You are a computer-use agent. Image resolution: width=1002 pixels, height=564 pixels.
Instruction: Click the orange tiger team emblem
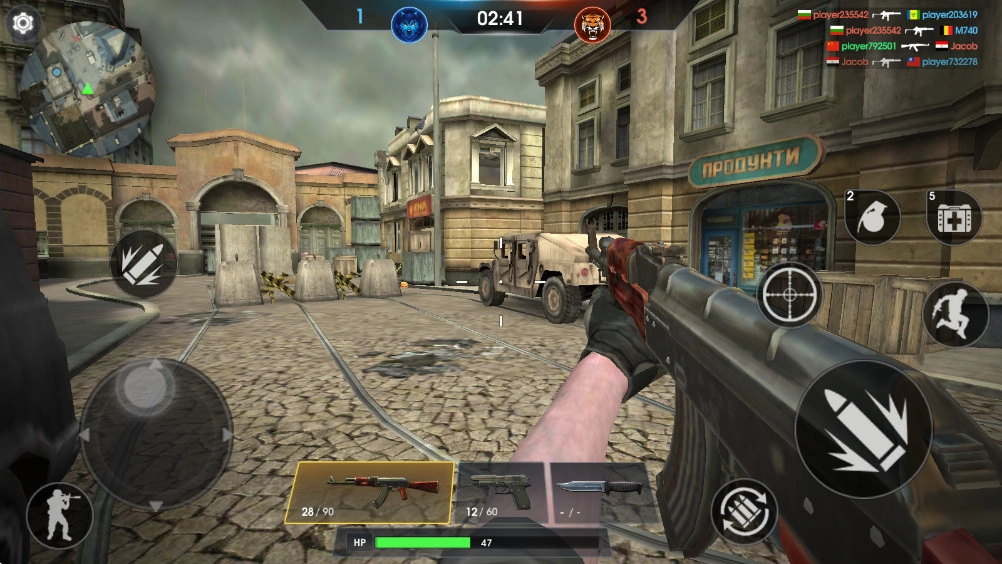592,22
